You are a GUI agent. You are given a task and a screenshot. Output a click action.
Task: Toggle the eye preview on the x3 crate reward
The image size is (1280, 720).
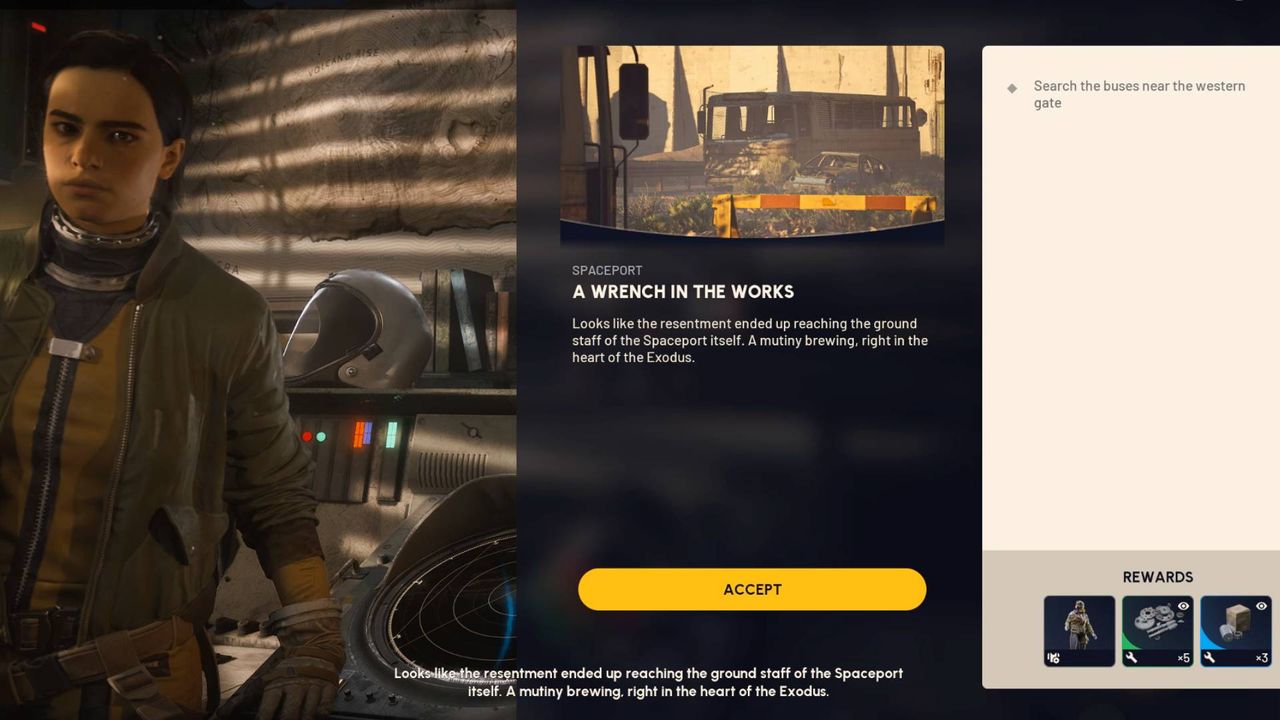[1261, 606]
